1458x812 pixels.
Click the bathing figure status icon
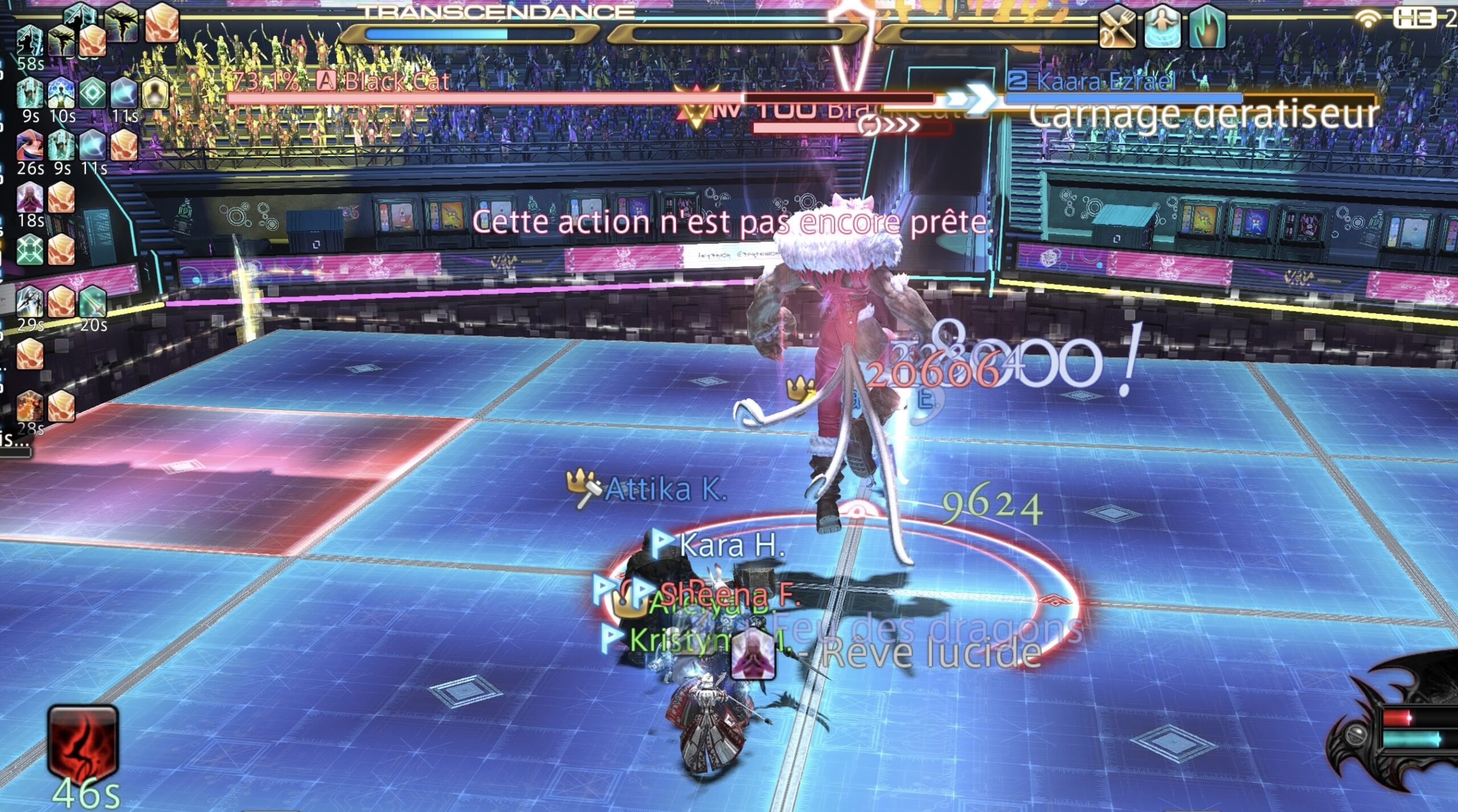pyautogui.click(x=1162, y=27)
